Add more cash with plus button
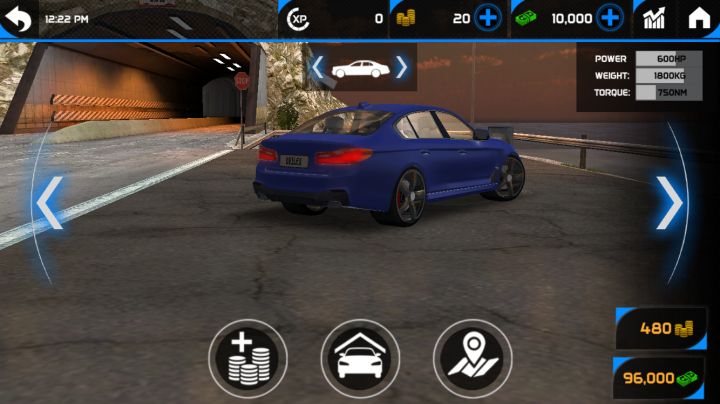Viewport: 720px width, 404px height. click(x=610, y=18)
